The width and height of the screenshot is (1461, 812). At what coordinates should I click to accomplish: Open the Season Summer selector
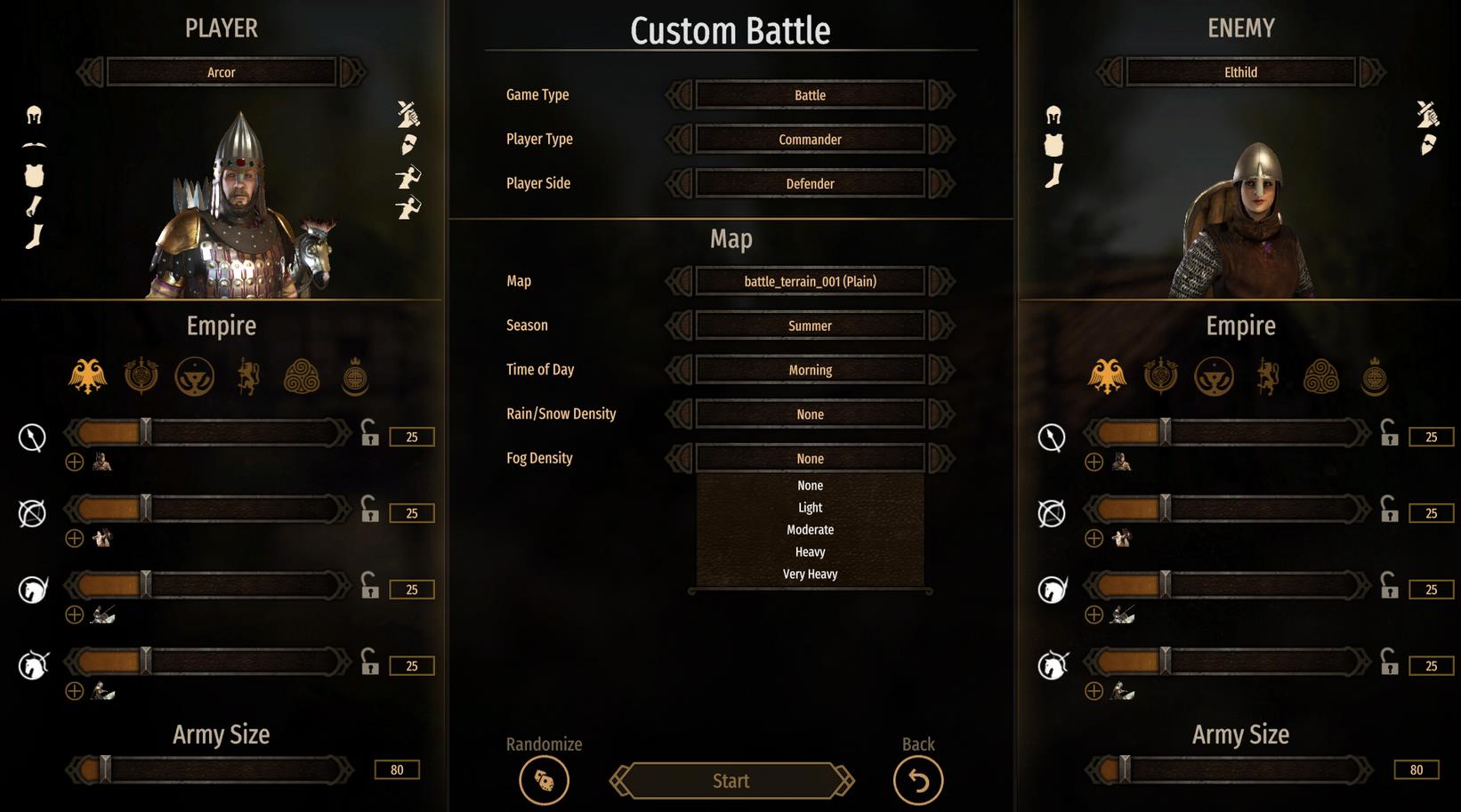[810, 326]
